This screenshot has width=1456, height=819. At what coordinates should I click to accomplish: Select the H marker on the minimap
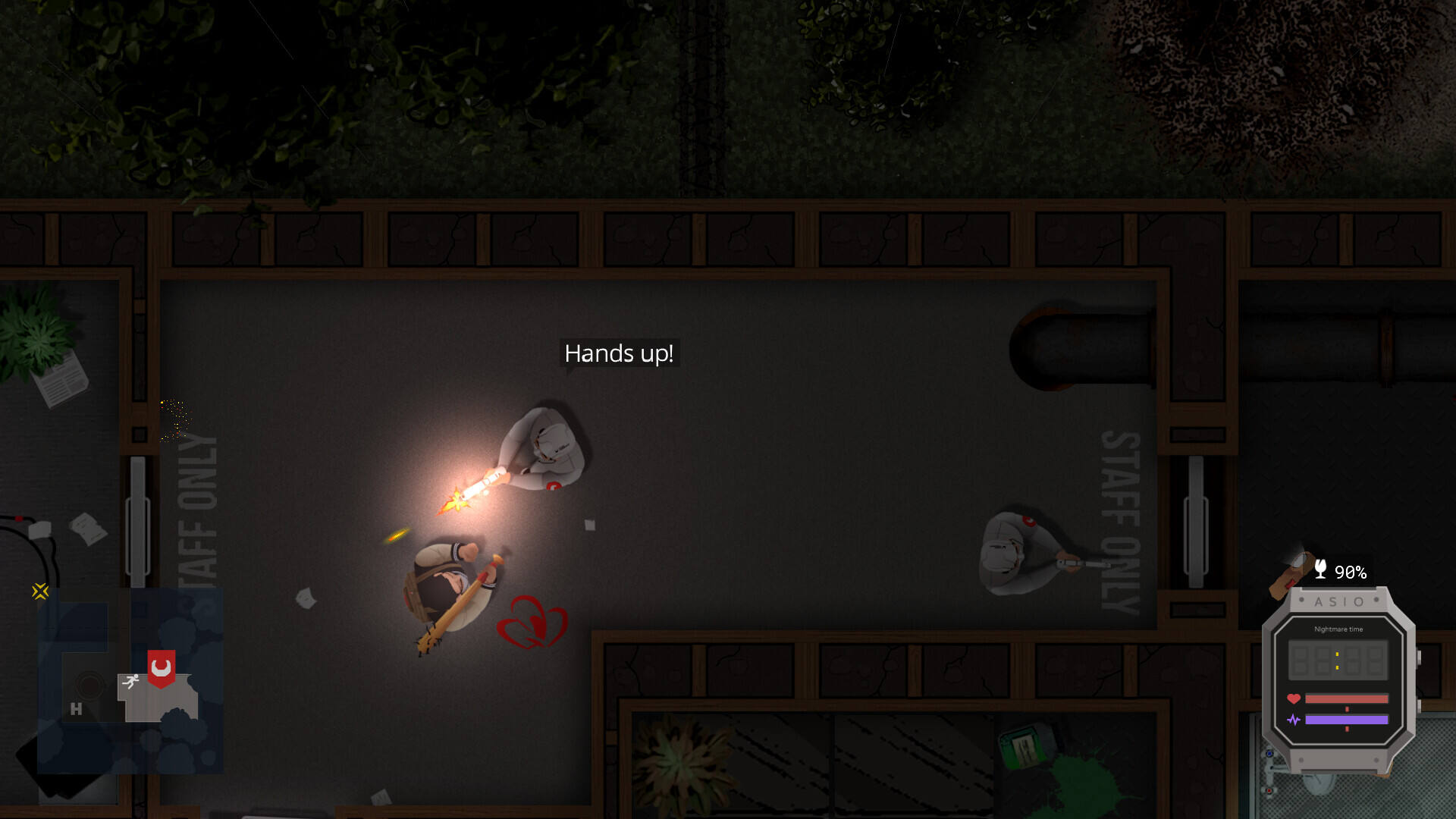point(76,709)
